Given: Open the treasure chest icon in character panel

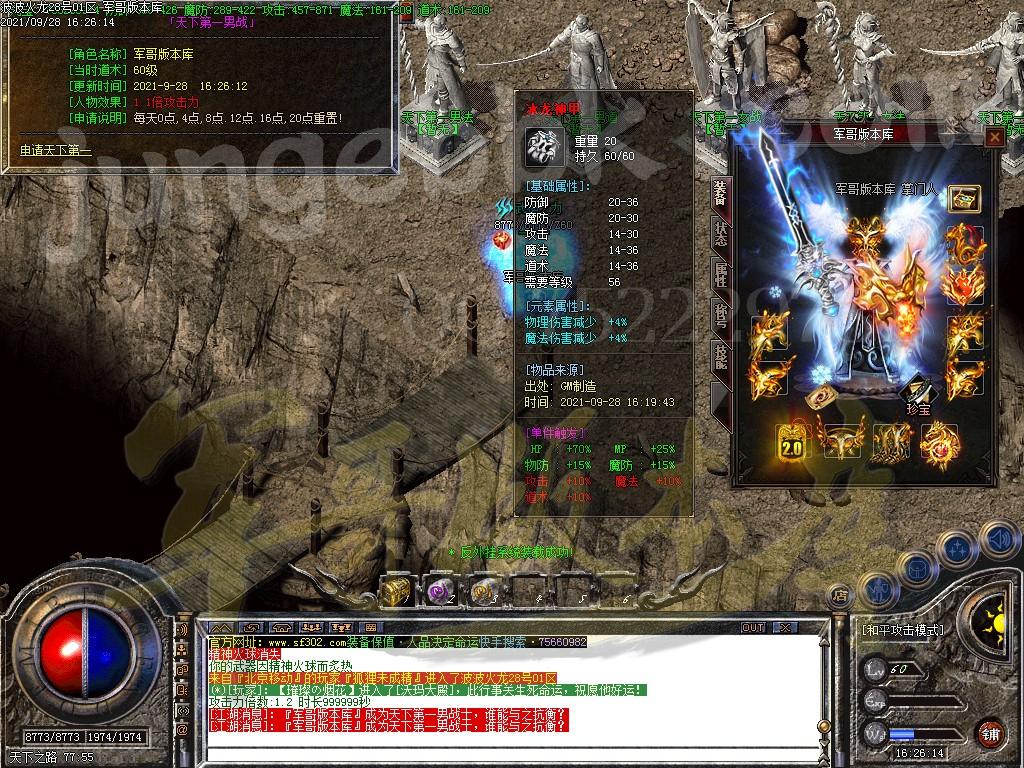Looking at the screenshot, I should 964,197.
